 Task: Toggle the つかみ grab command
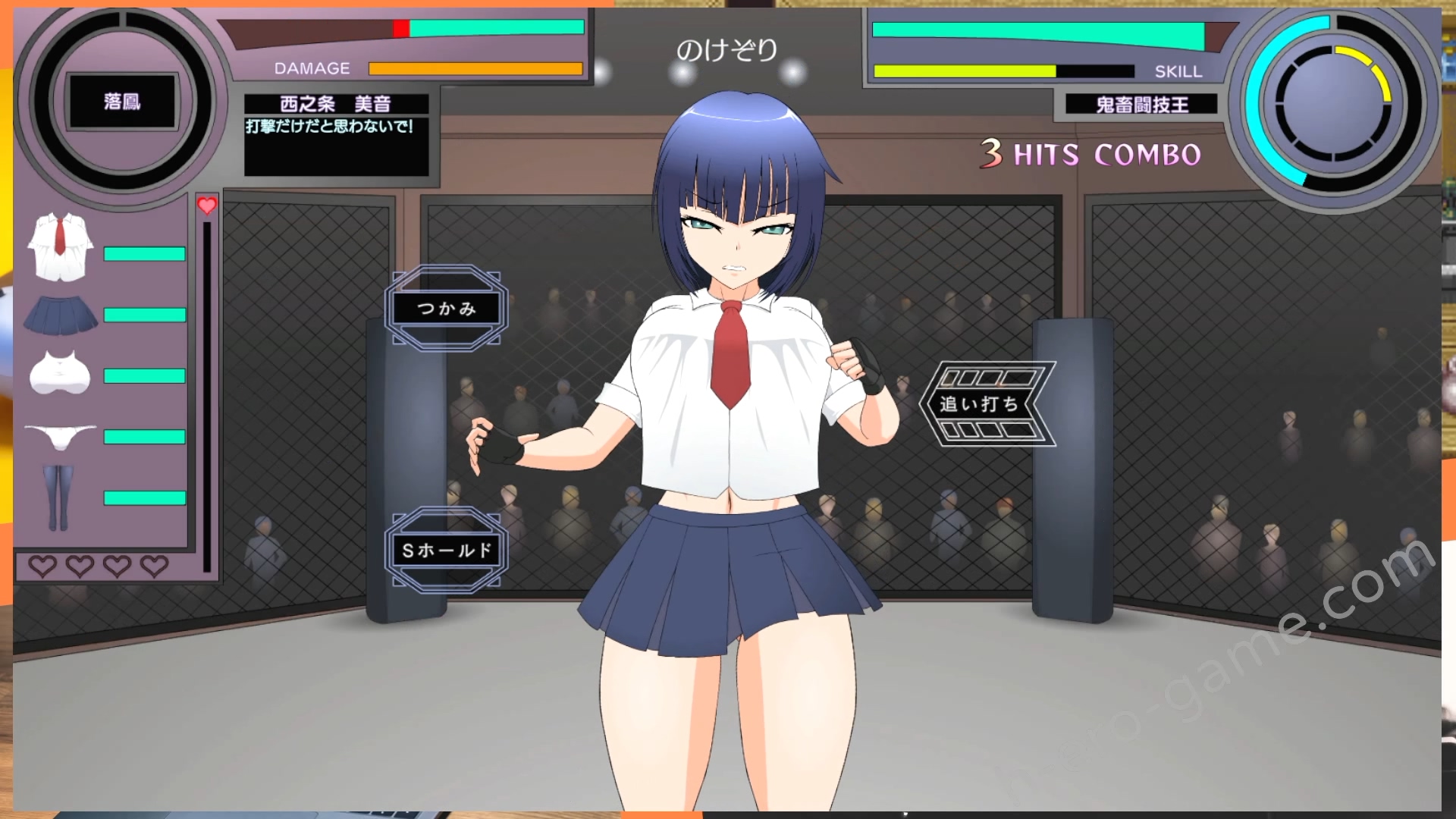(x=447, y=308)
